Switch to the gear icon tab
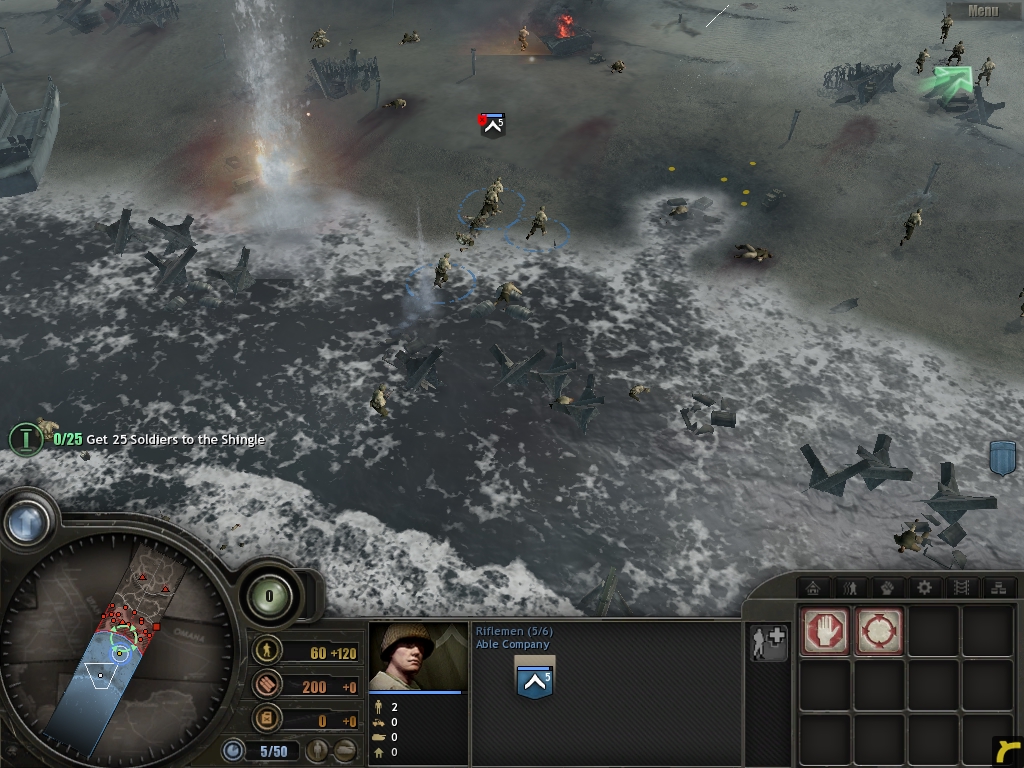This screenshot has width=1024, height=768. click(924, 587)
